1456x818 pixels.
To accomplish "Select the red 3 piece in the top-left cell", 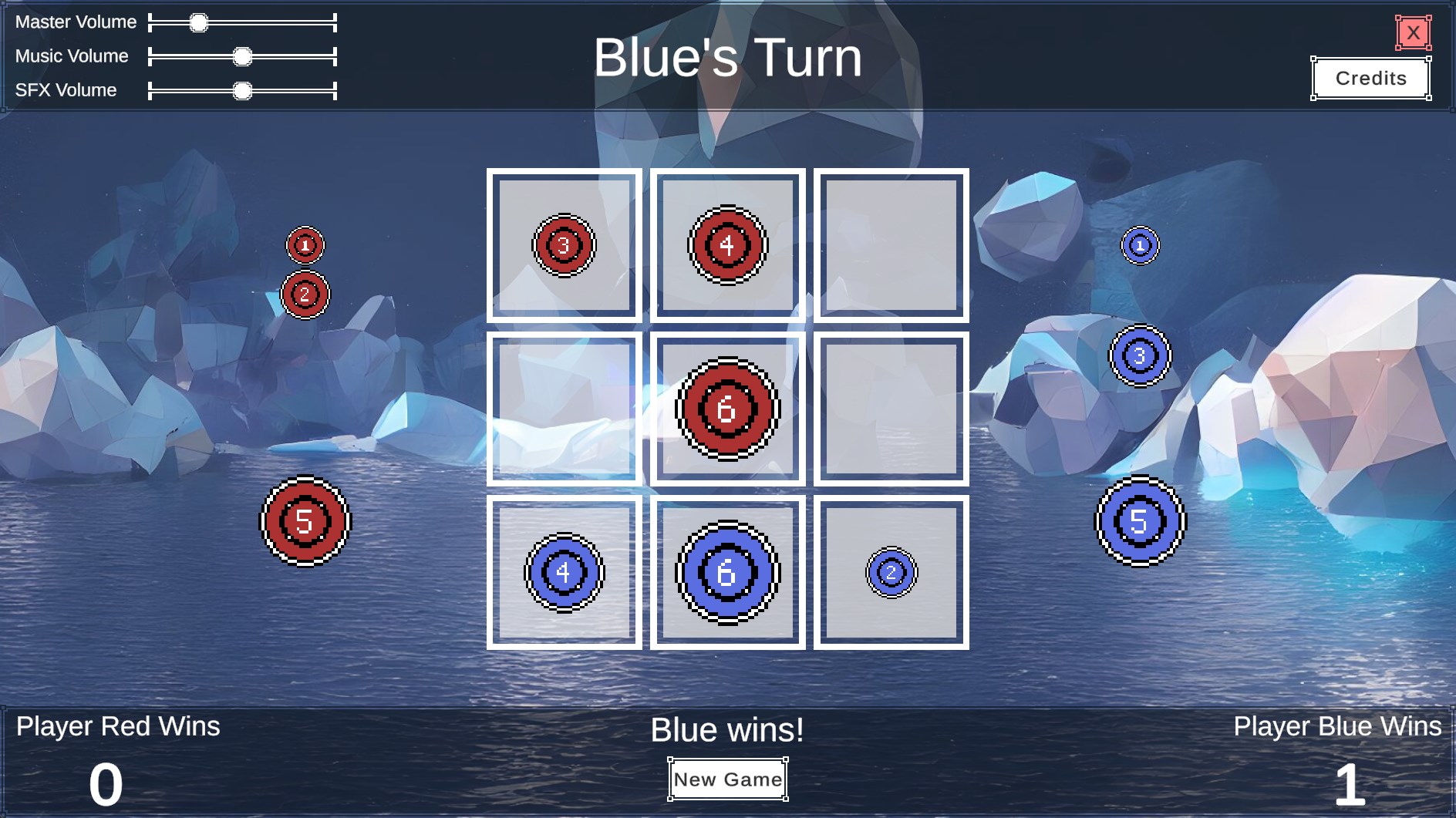I will [564, 246].
